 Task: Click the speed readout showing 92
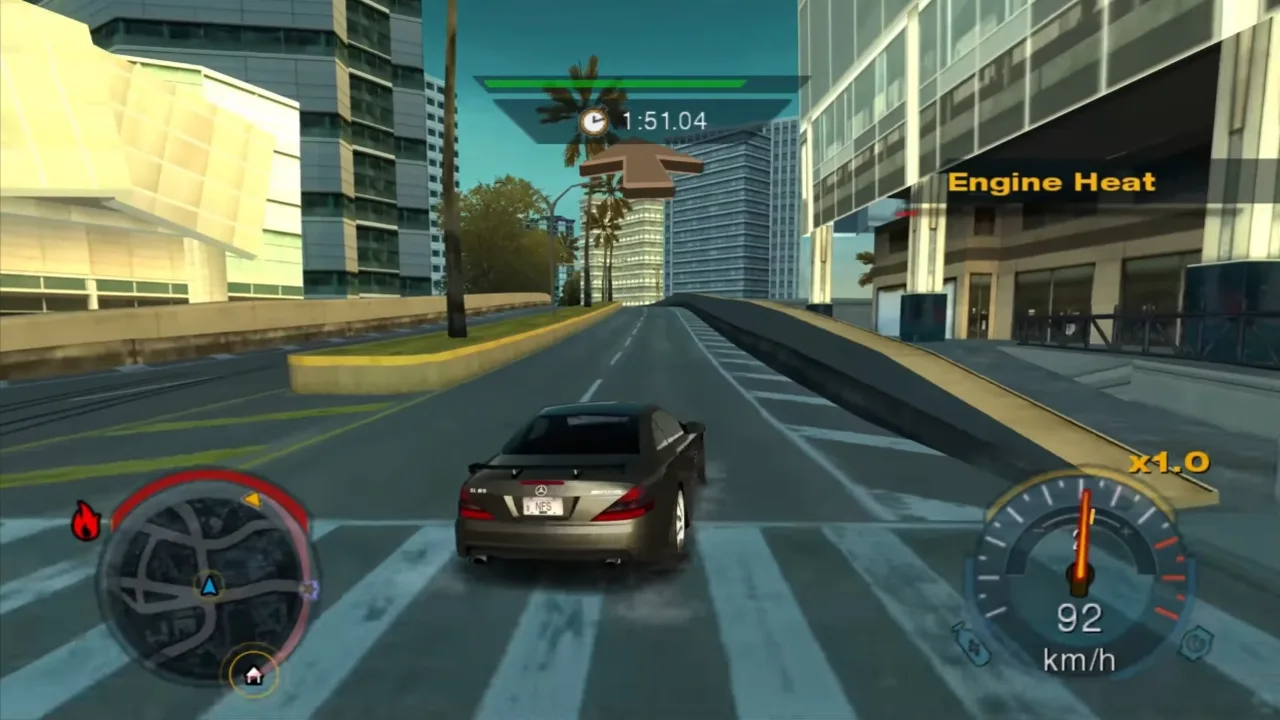(1080, 615)
